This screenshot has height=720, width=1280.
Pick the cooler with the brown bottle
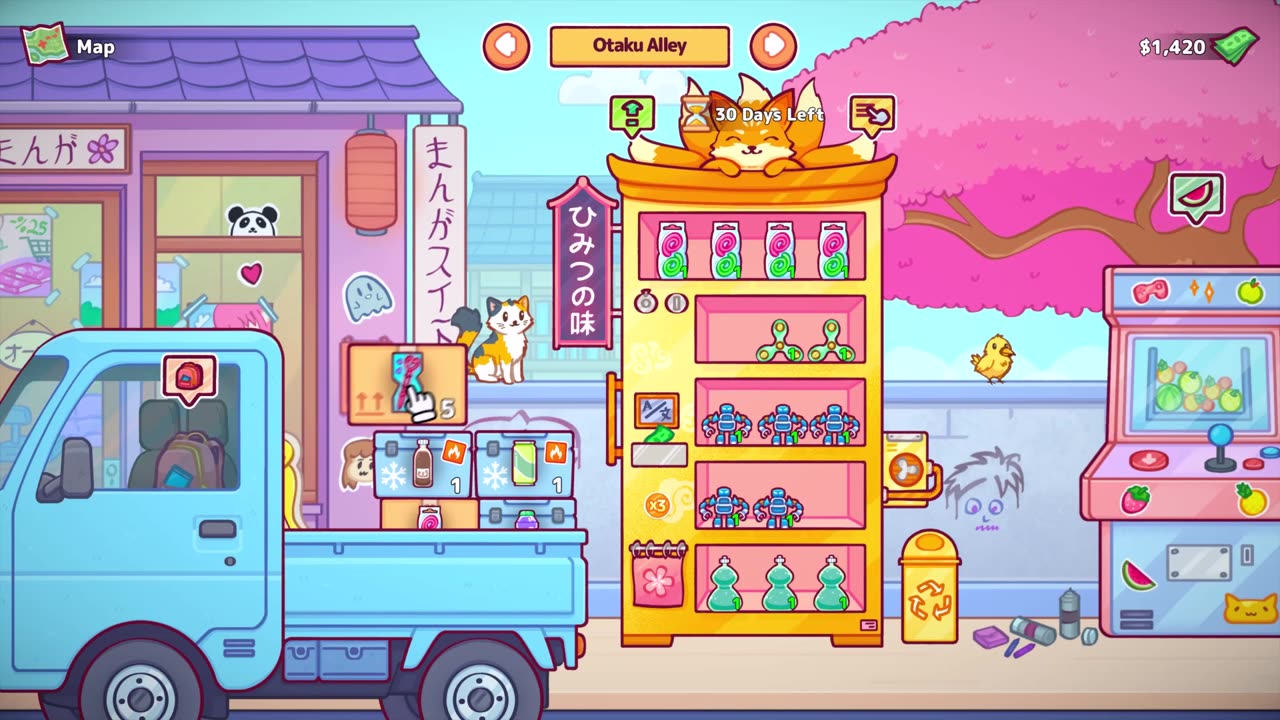click(x=422, y=464)
